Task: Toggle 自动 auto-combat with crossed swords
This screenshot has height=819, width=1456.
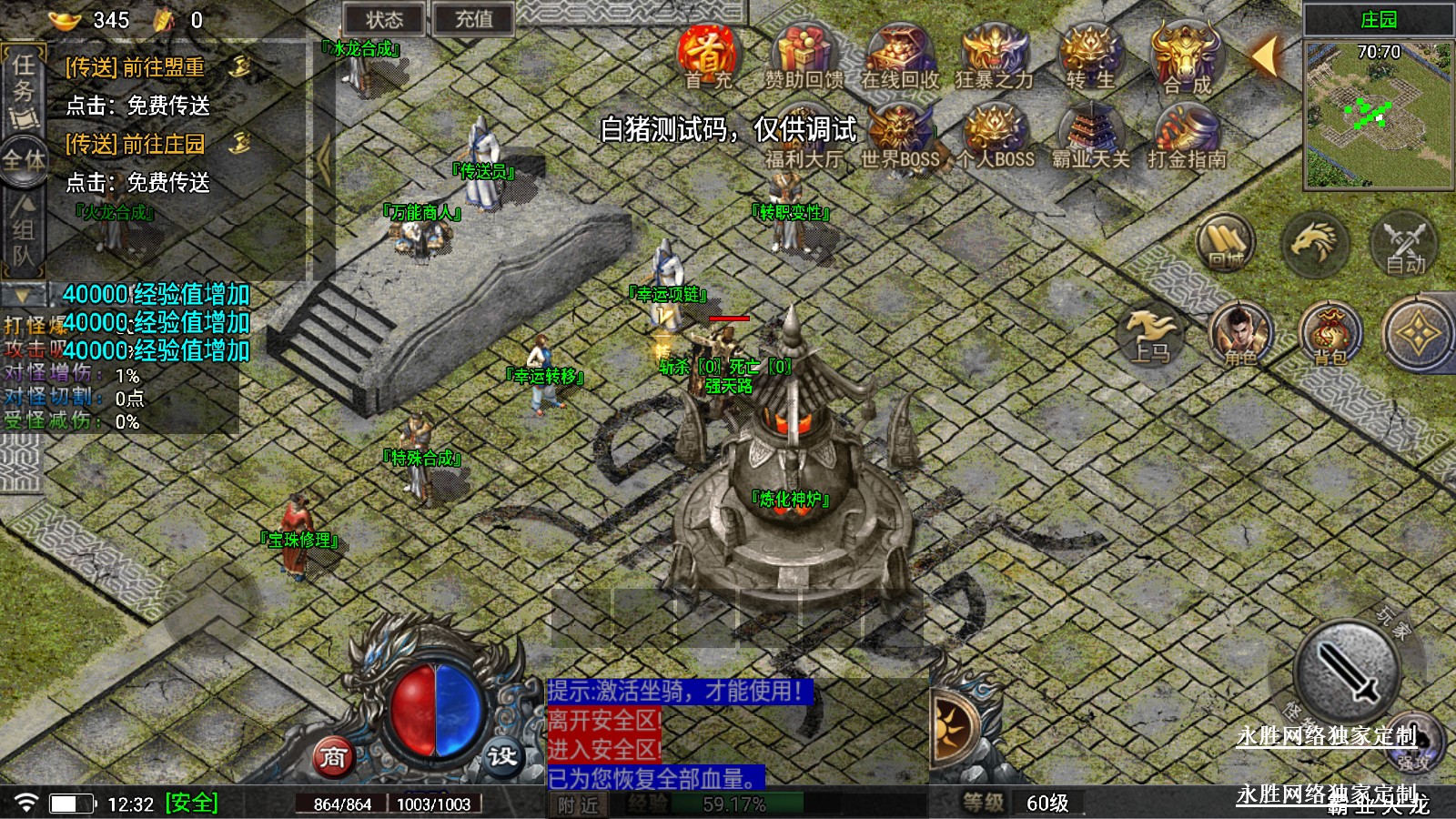Action: 1404,244
